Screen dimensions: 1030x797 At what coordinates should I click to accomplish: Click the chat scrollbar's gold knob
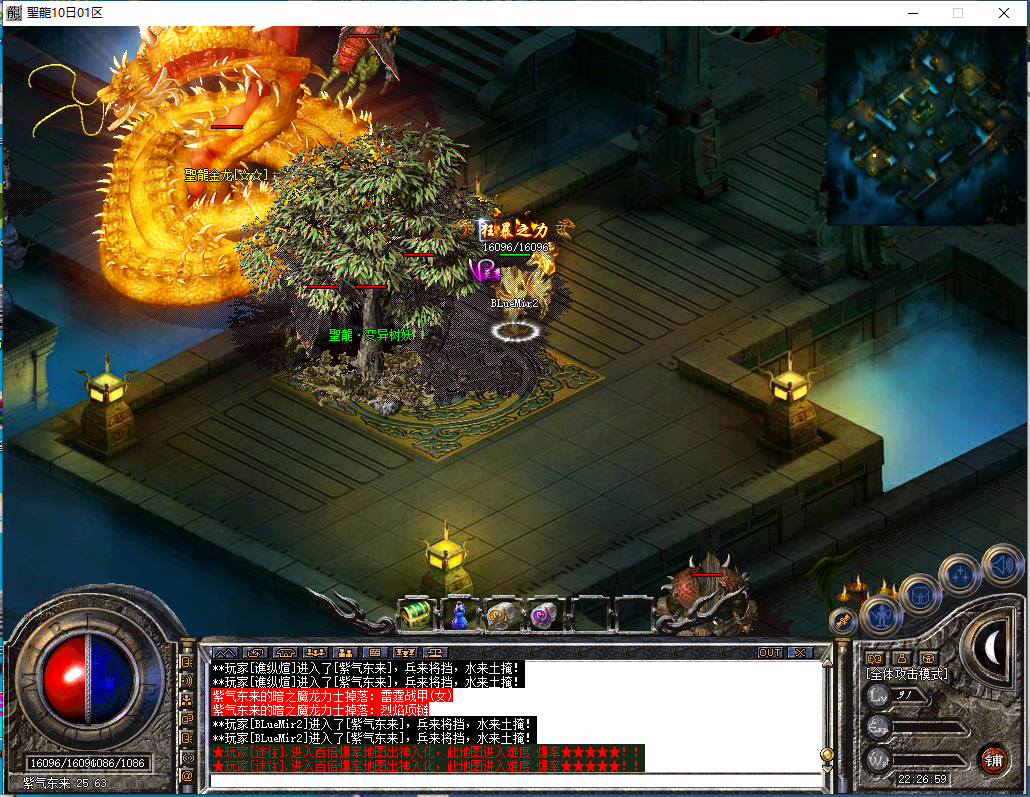pos(827,754)
